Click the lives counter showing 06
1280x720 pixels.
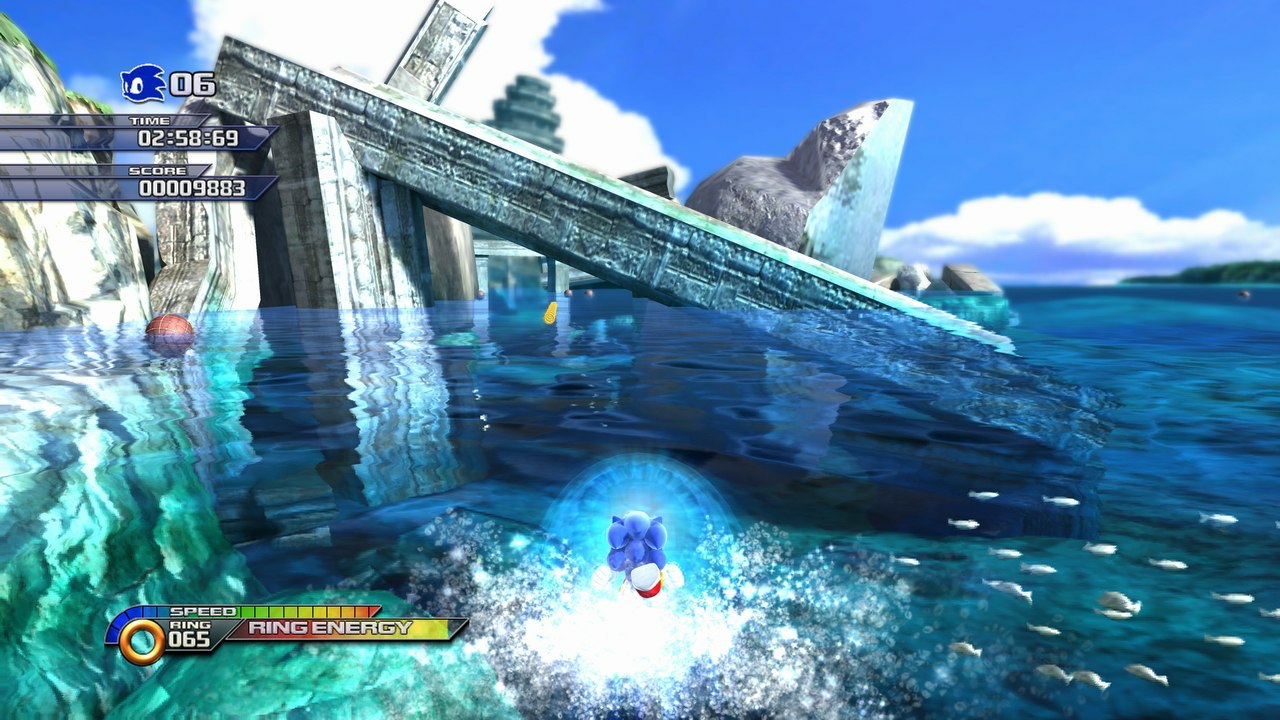[193, 85]
